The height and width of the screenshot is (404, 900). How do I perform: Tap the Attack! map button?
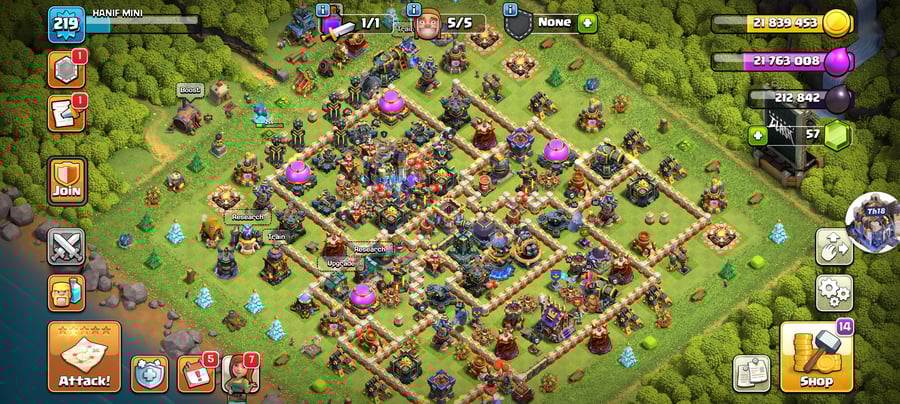tap(84, 356)
